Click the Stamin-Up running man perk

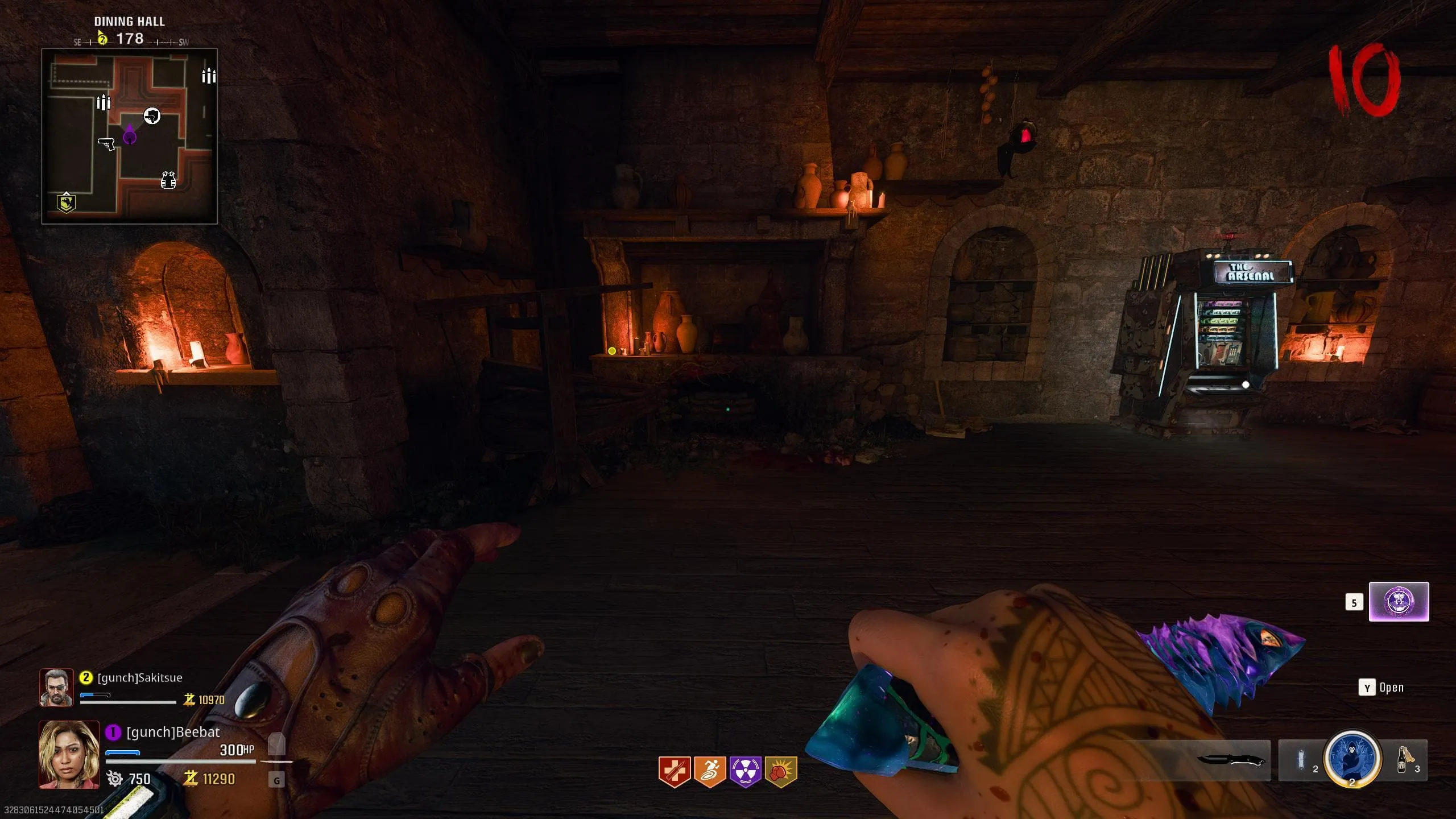coord(709,771)
